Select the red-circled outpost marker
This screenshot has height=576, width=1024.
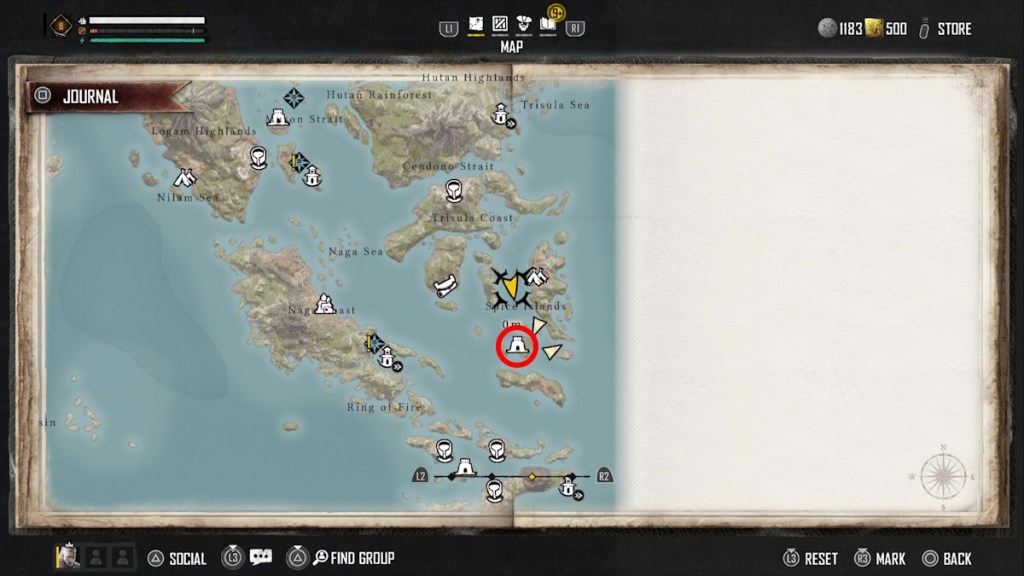517,346
